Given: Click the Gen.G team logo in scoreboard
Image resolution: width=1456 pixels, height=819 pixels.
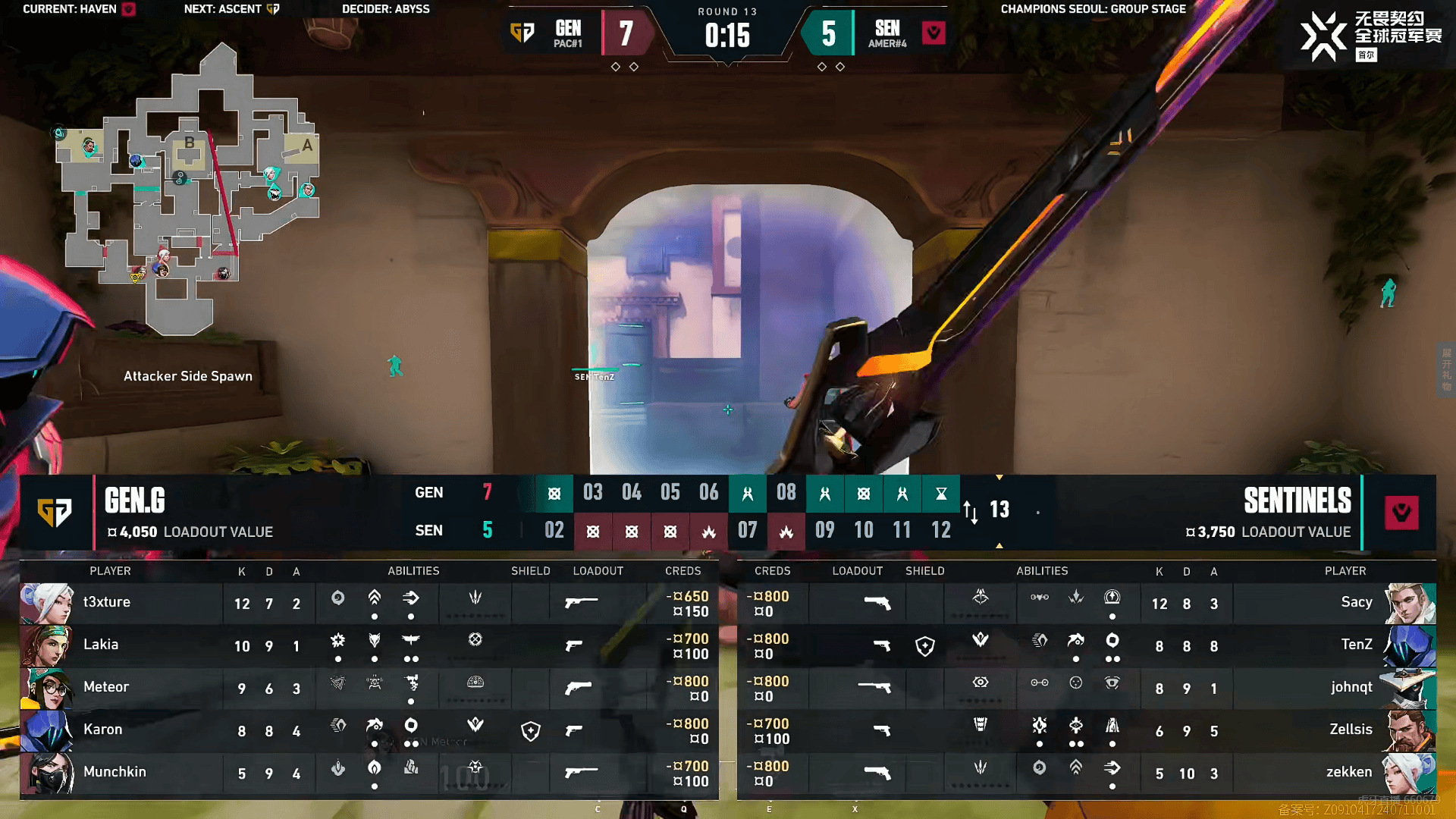Looking at the screenshot, I should (55, 513).
